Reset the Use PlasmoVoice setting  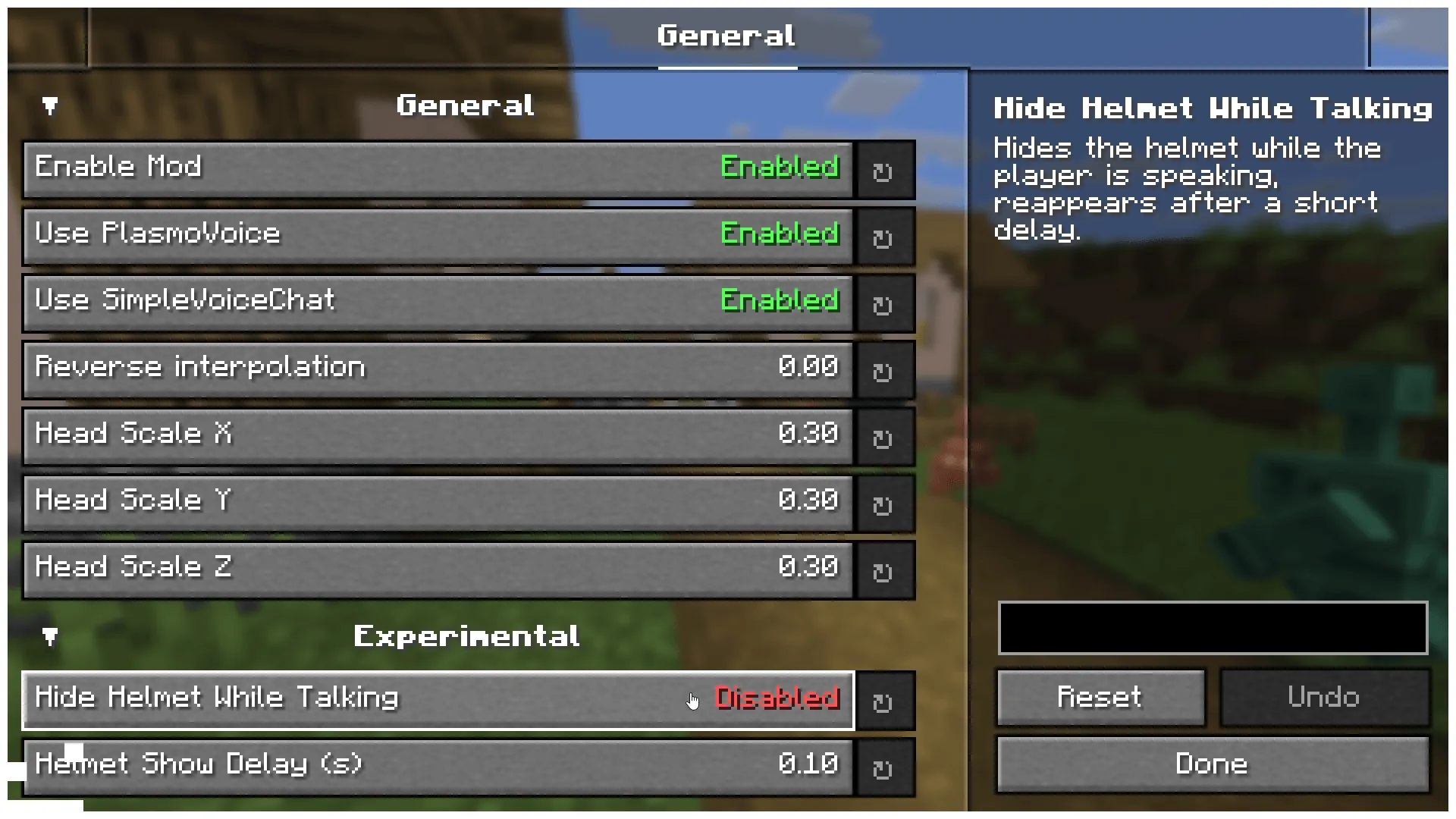(x=884, y=237)
